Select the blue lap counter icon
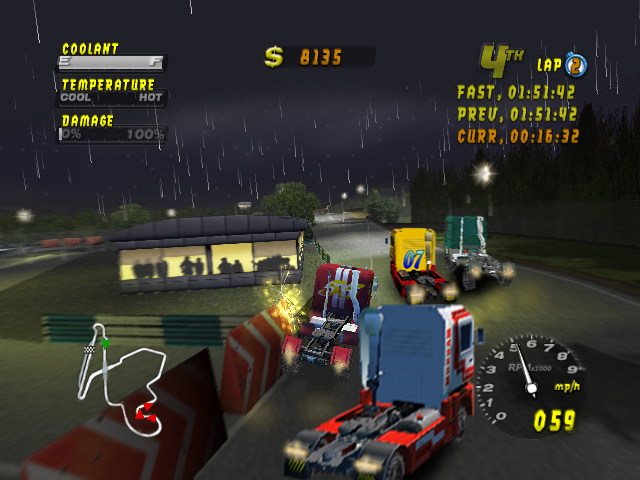The image size is (640, 480). (576, 66)
